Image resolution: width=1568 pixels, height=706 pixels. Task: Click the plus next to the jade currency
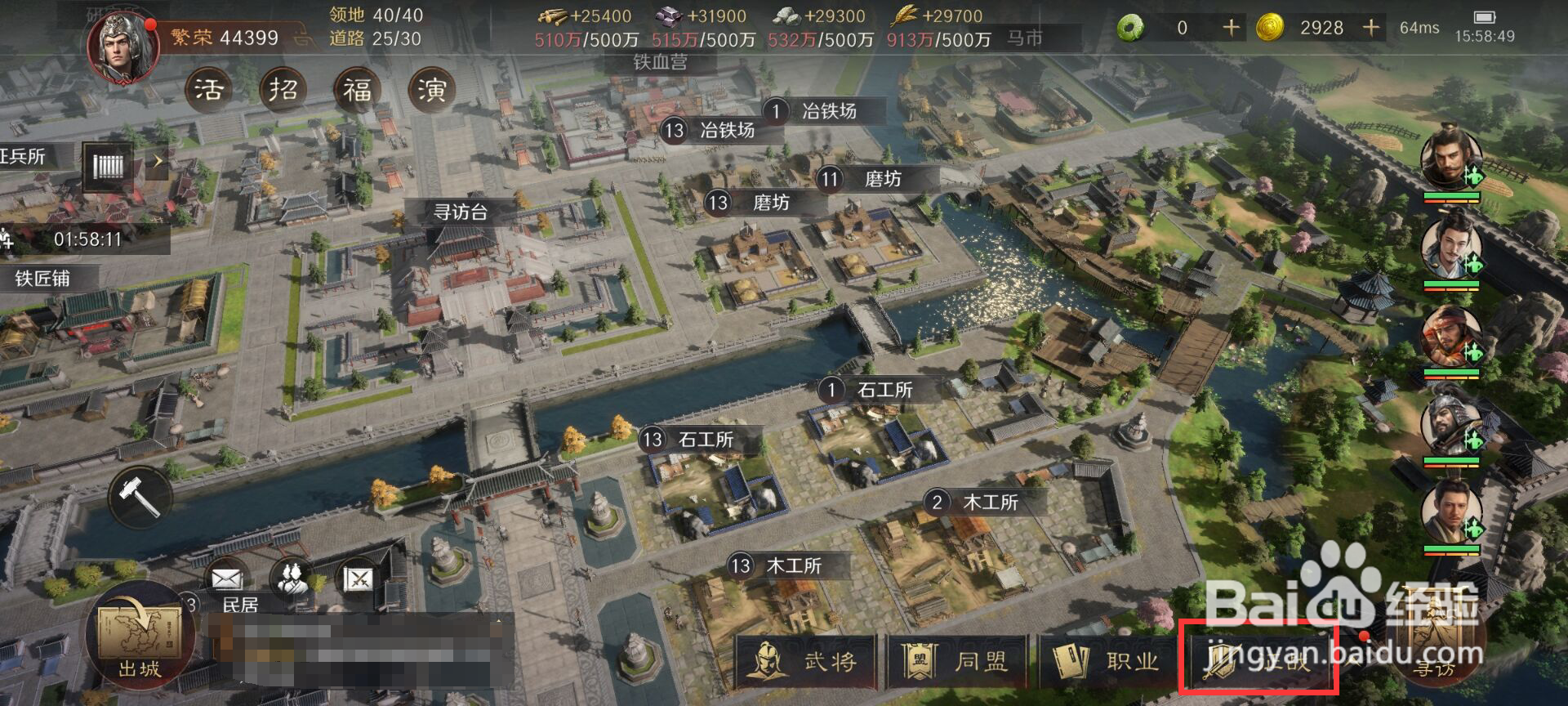[1230, 27]
